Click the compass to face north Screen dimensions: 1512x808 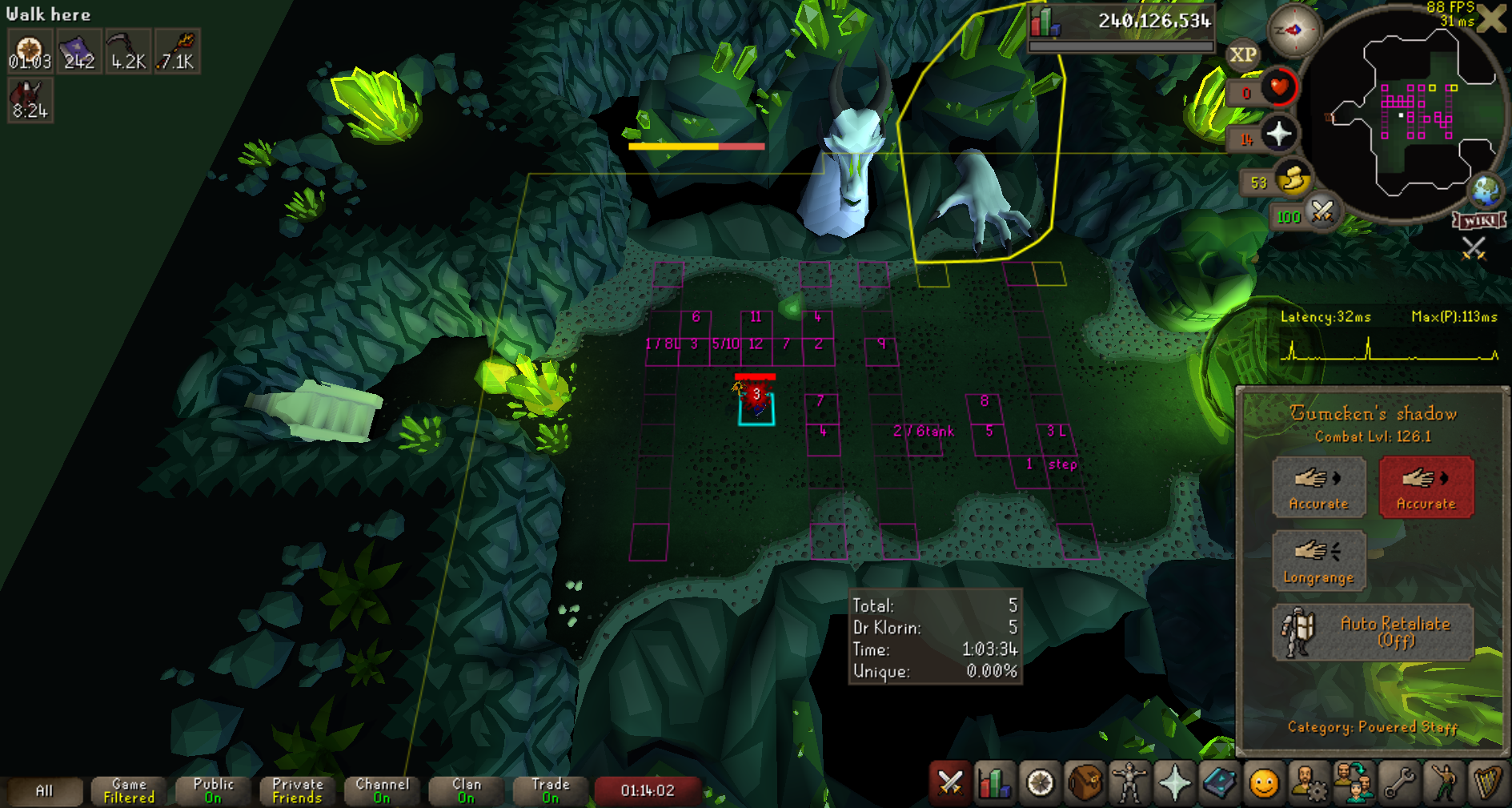[x=1293, y=30]
